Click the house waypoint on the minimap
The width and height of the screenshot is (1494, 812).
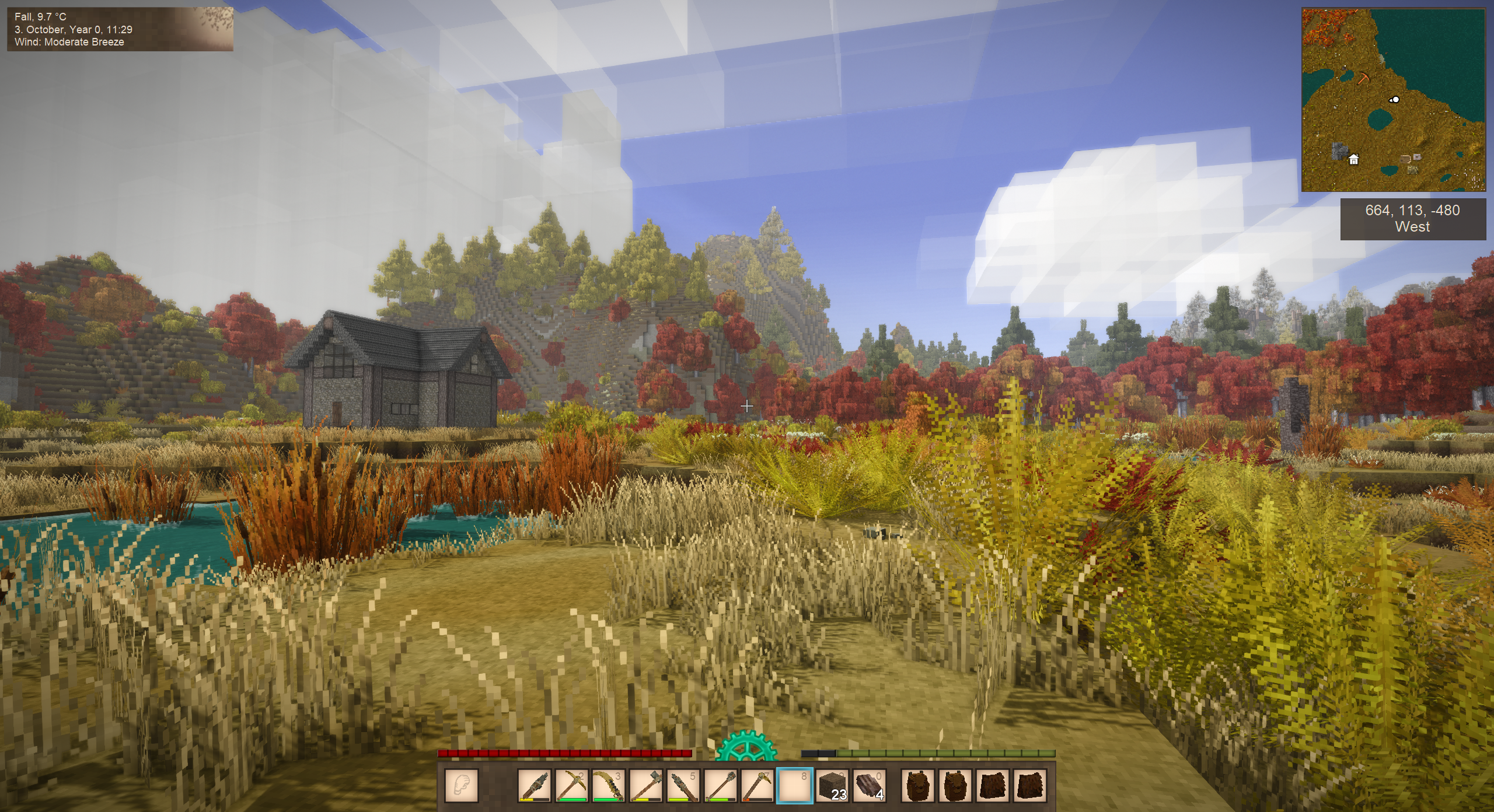coord(1353,159)
